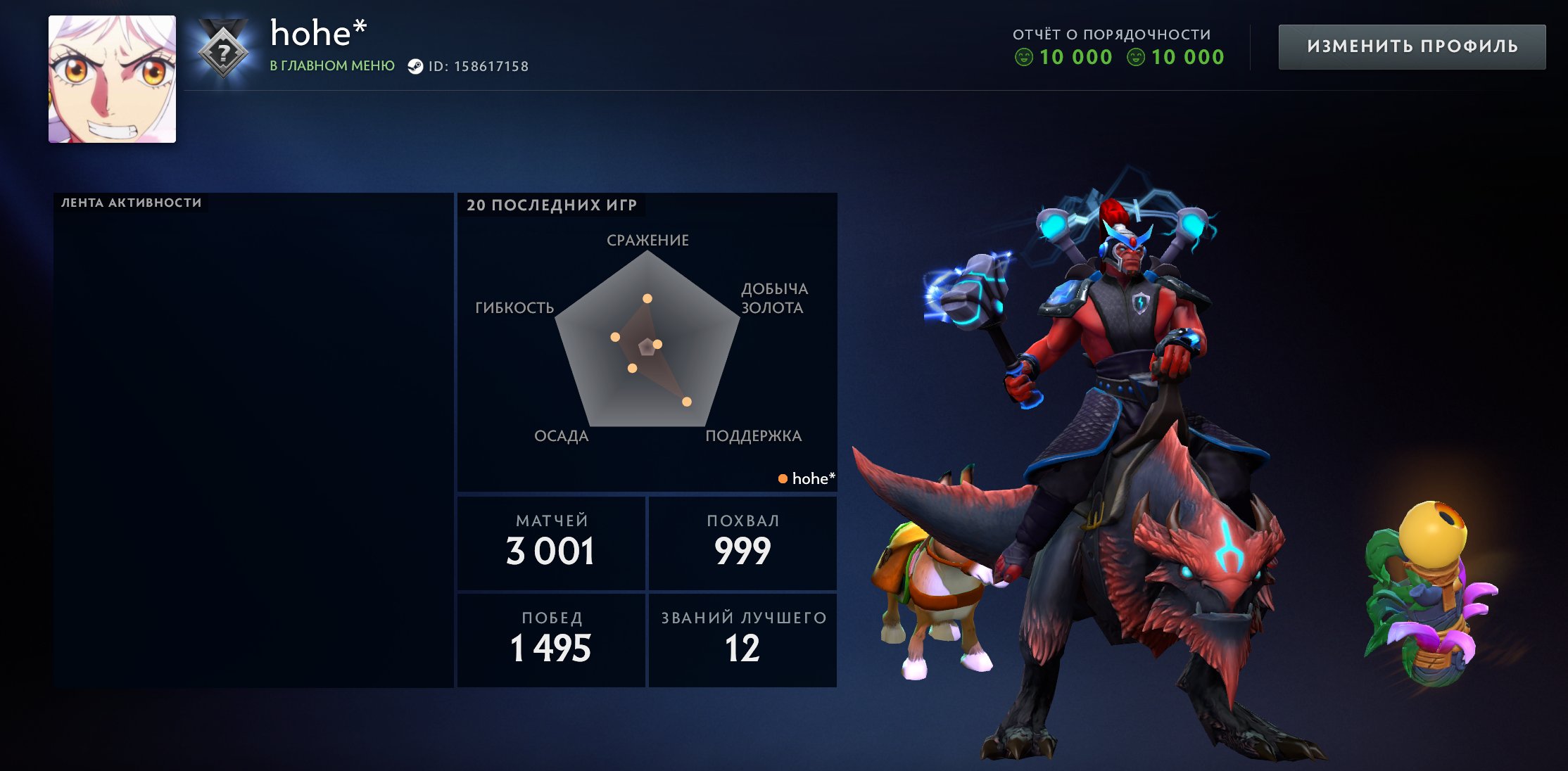1568x771 pixels.
Task: Click the unranked medal with question mark
Action: click(x=222, y=49)
